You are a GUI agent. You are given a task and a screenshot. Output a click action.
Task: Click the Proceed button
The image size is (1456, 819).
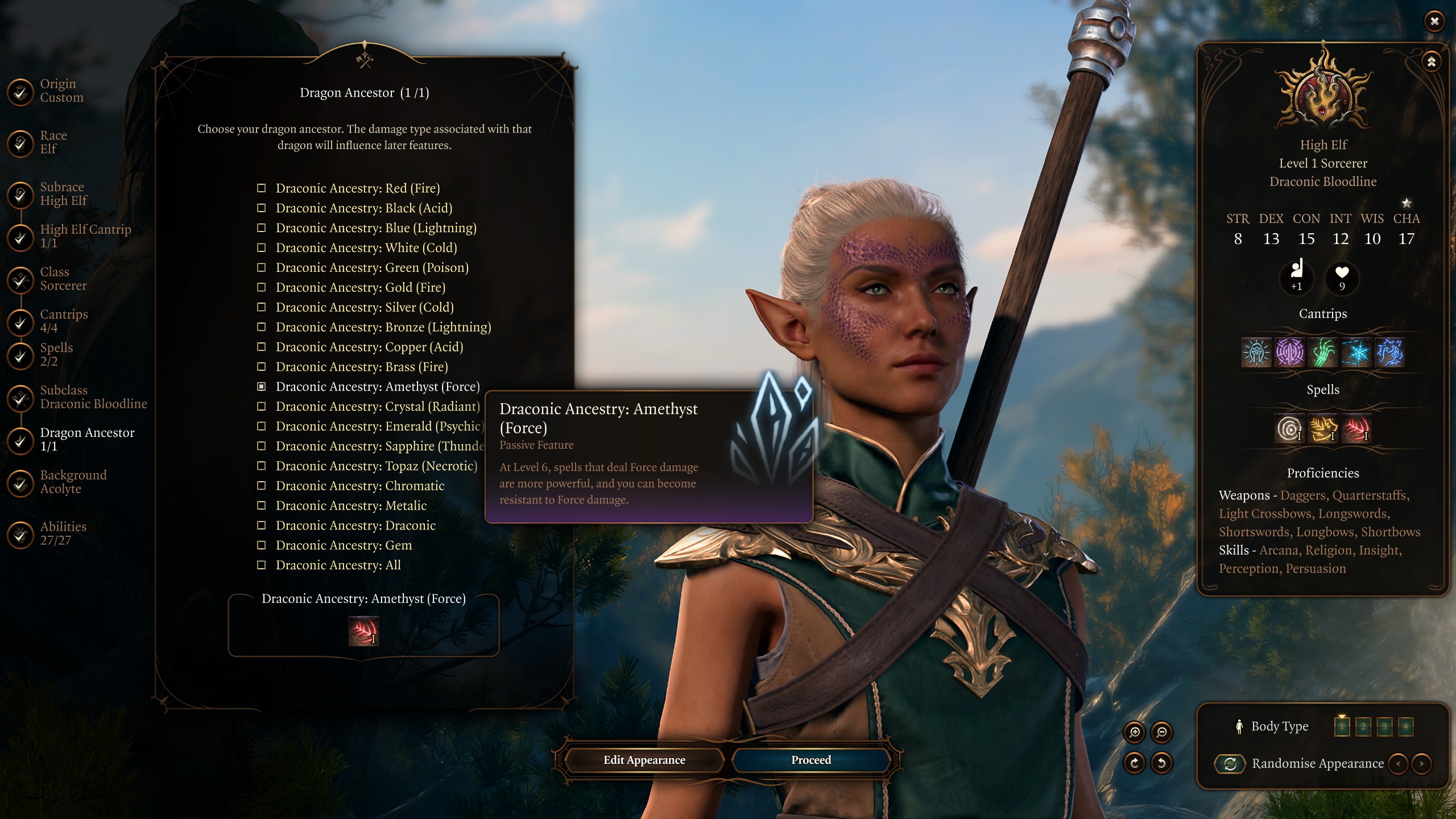tap(810, 760)
